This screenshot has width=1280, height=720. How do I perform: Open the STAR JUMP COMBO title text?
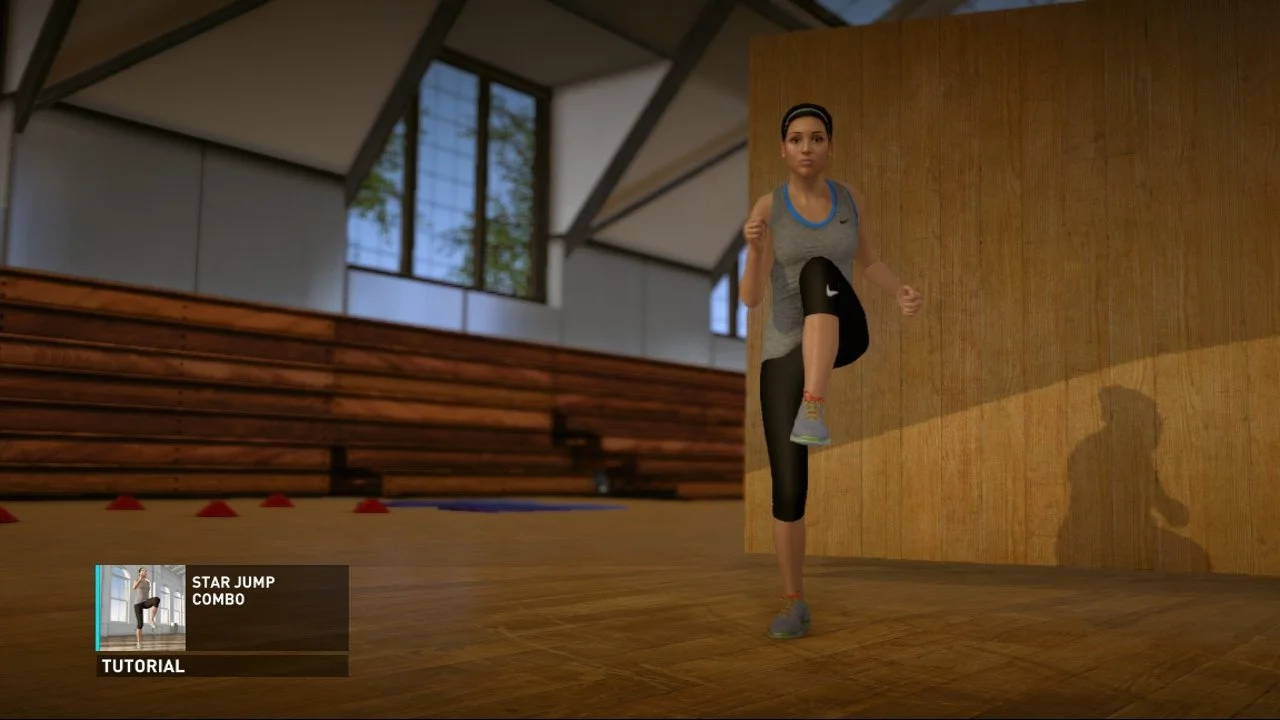(x=232, y=590)
